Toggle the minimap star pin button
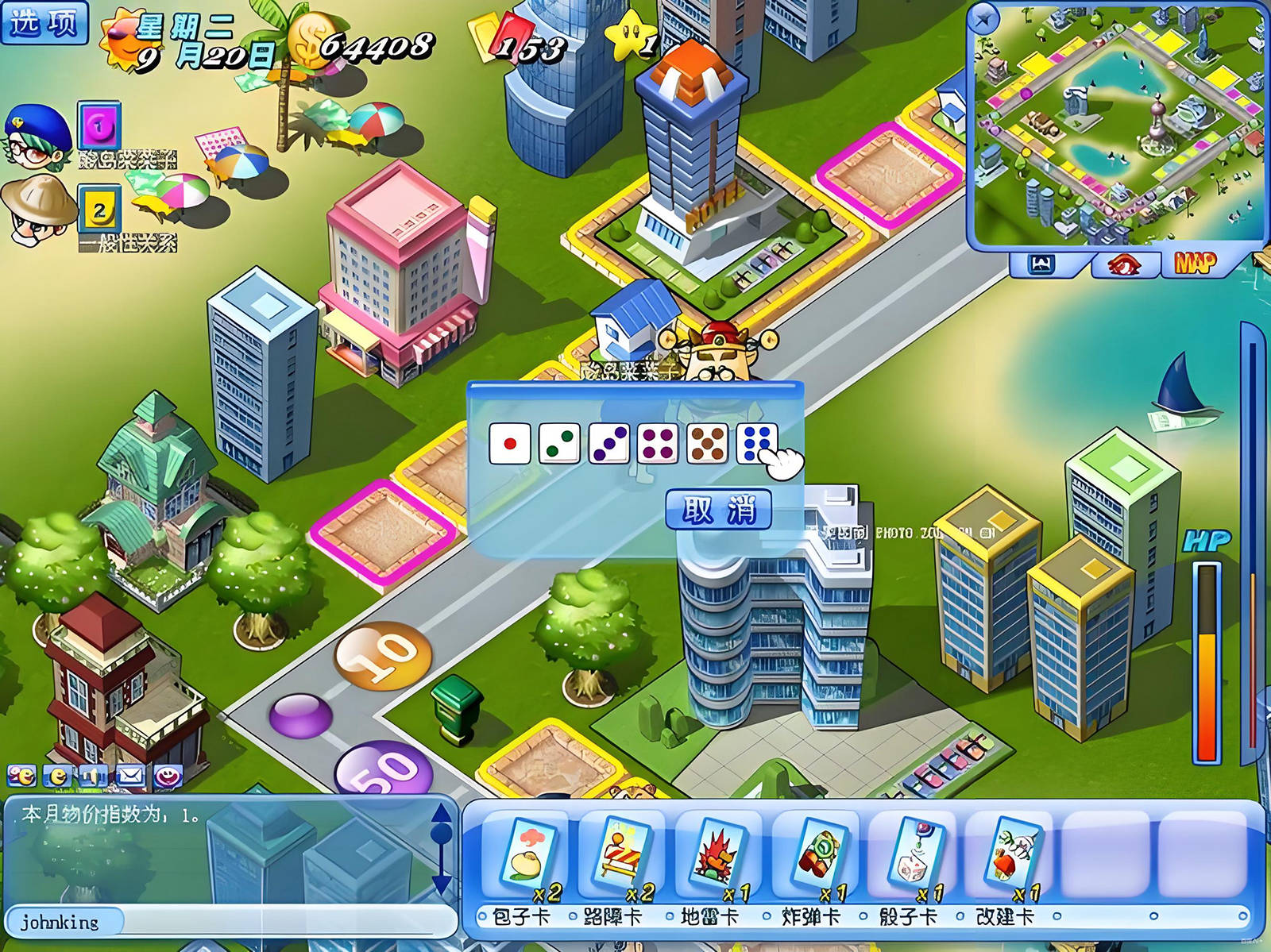1271x952 pixels. pyautogui.click(x=986, y=19)
